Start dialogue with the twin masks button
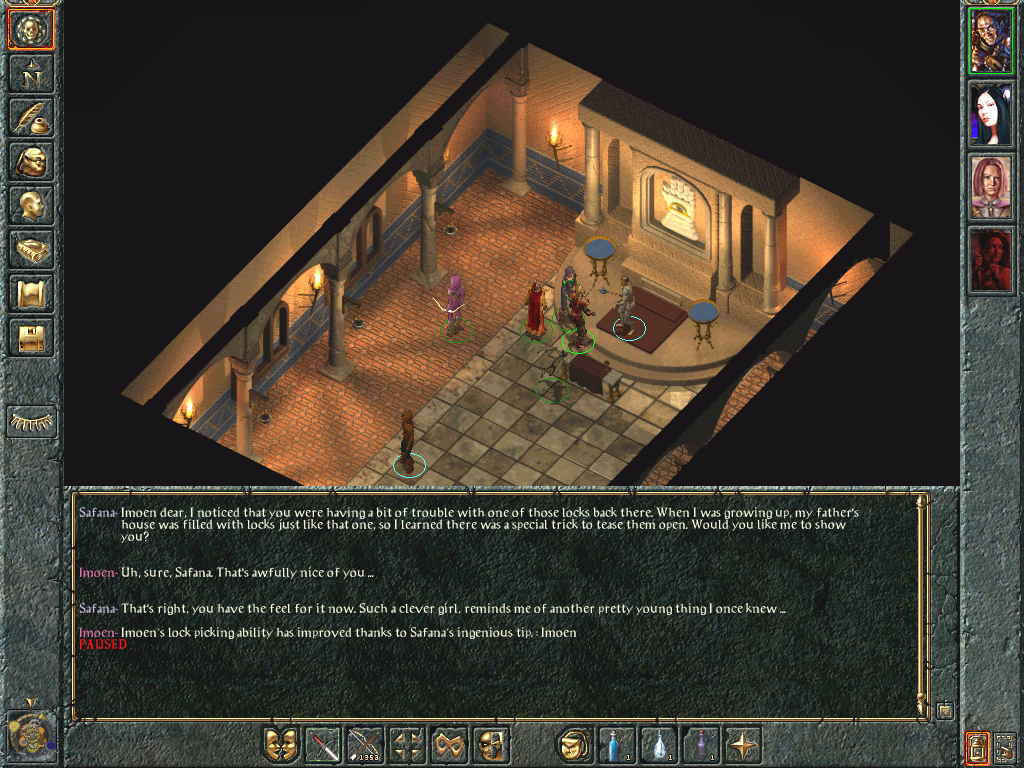This screenshot has width=1024, height=768. [x=282, y=745]
